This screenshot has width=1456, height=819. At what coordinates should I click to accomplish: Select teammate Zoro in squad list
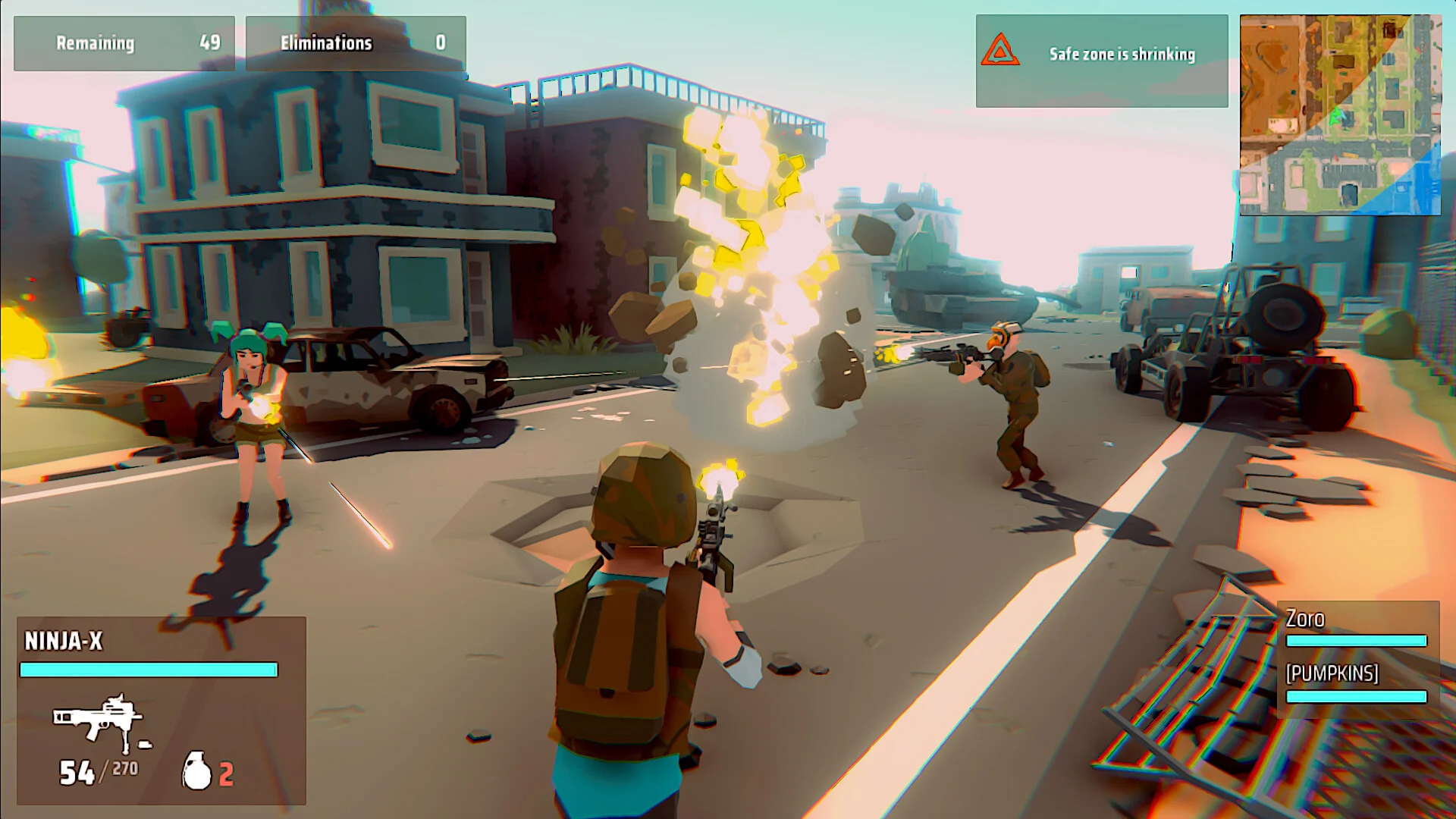(x=1305, y=620)
